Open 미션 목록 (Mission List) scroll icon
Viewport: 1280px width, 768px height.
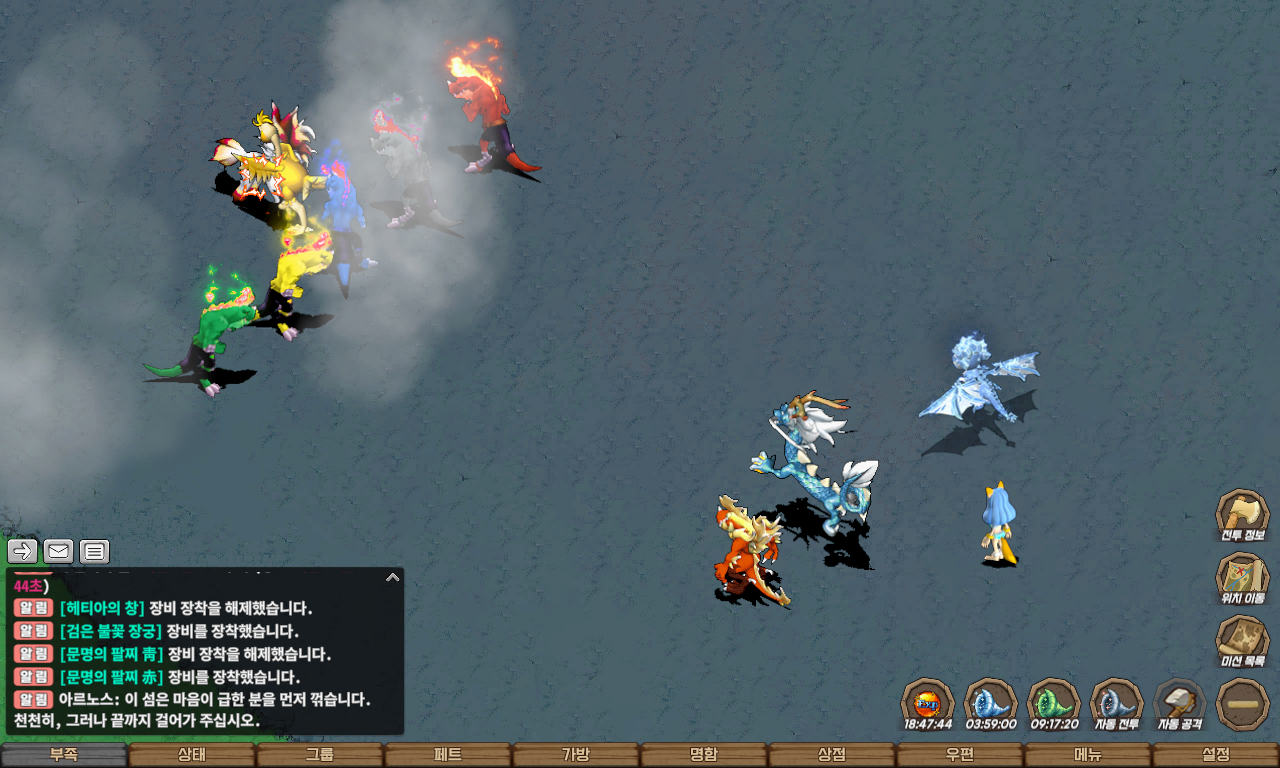pyautogui.click(x=1242, y=641)
